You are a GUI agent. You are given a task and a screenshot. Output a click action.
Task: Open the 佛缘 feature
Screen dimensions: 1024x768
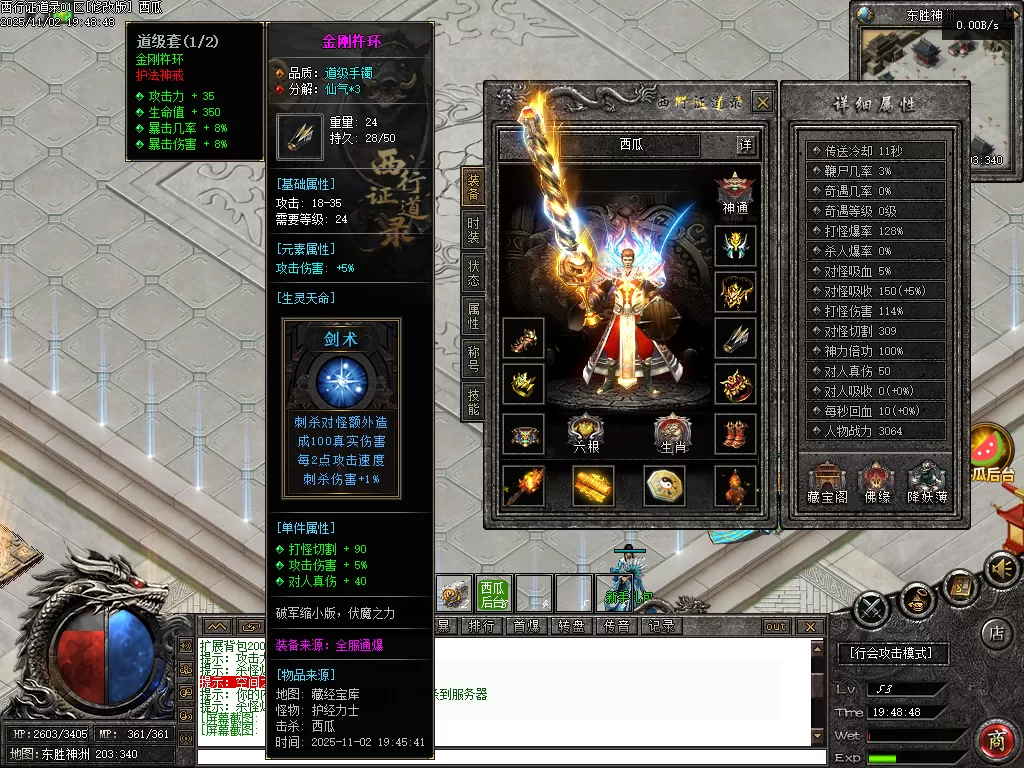tap(877, 483)
